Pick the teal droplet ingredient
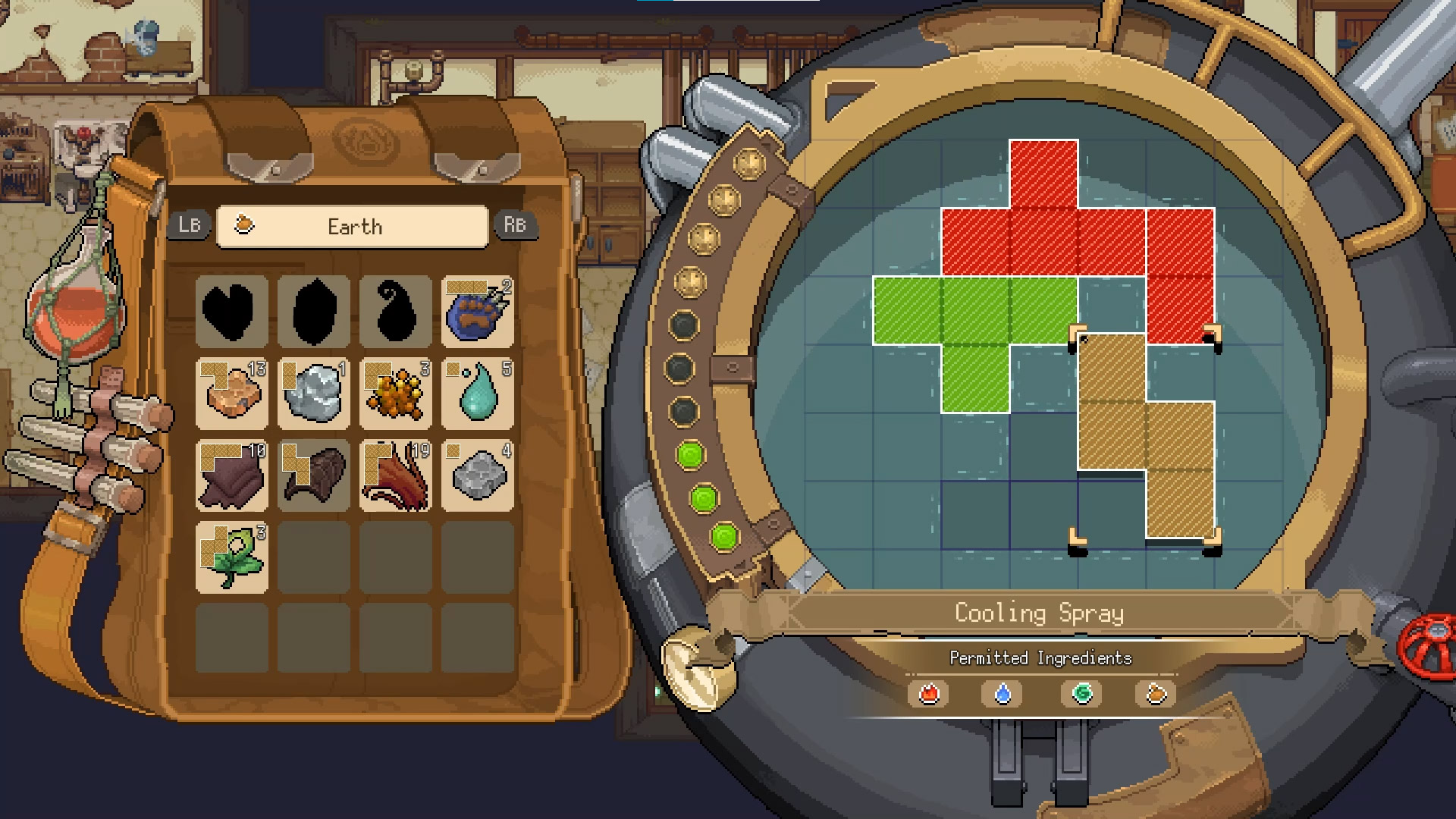Viewport: 1456px width, 819px height. (x=478, y=394)
